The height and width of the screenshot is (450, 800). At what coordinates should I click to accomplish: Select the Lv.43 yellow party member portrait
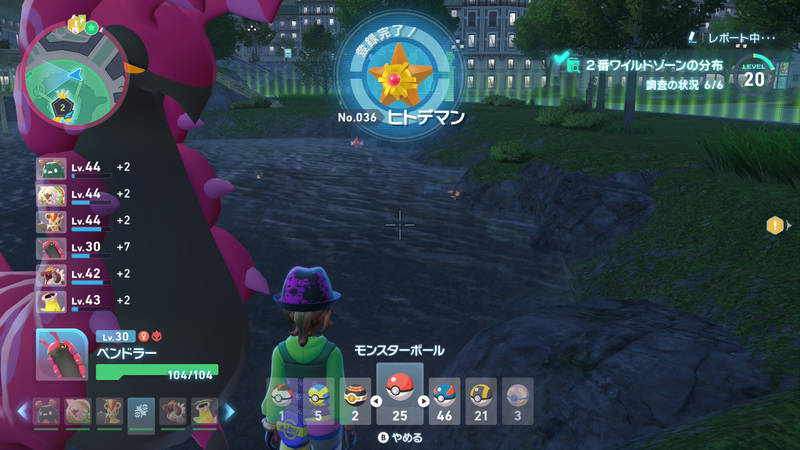coord(51,300)
